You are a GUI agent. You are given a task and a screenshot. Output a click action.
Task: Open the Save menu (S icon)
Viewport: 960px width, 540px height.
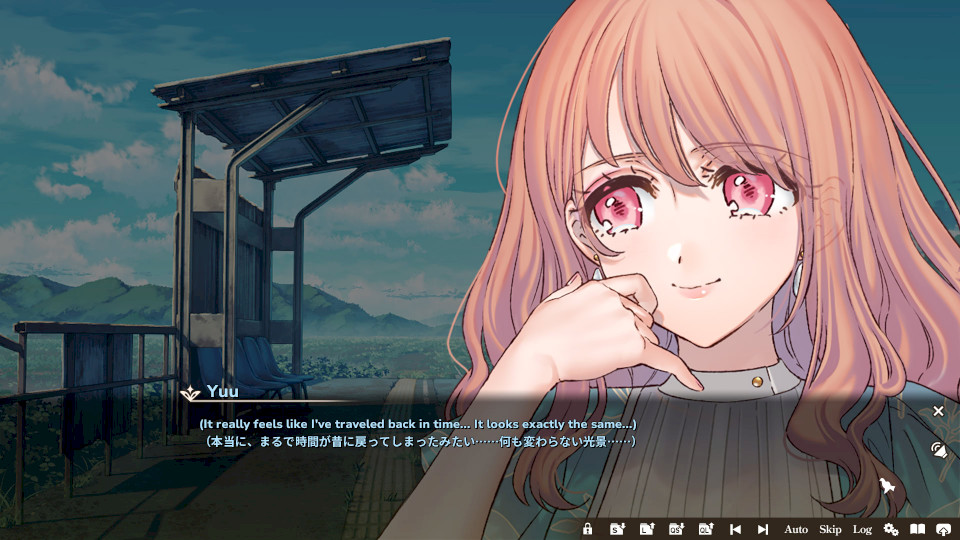coord(618,529)
